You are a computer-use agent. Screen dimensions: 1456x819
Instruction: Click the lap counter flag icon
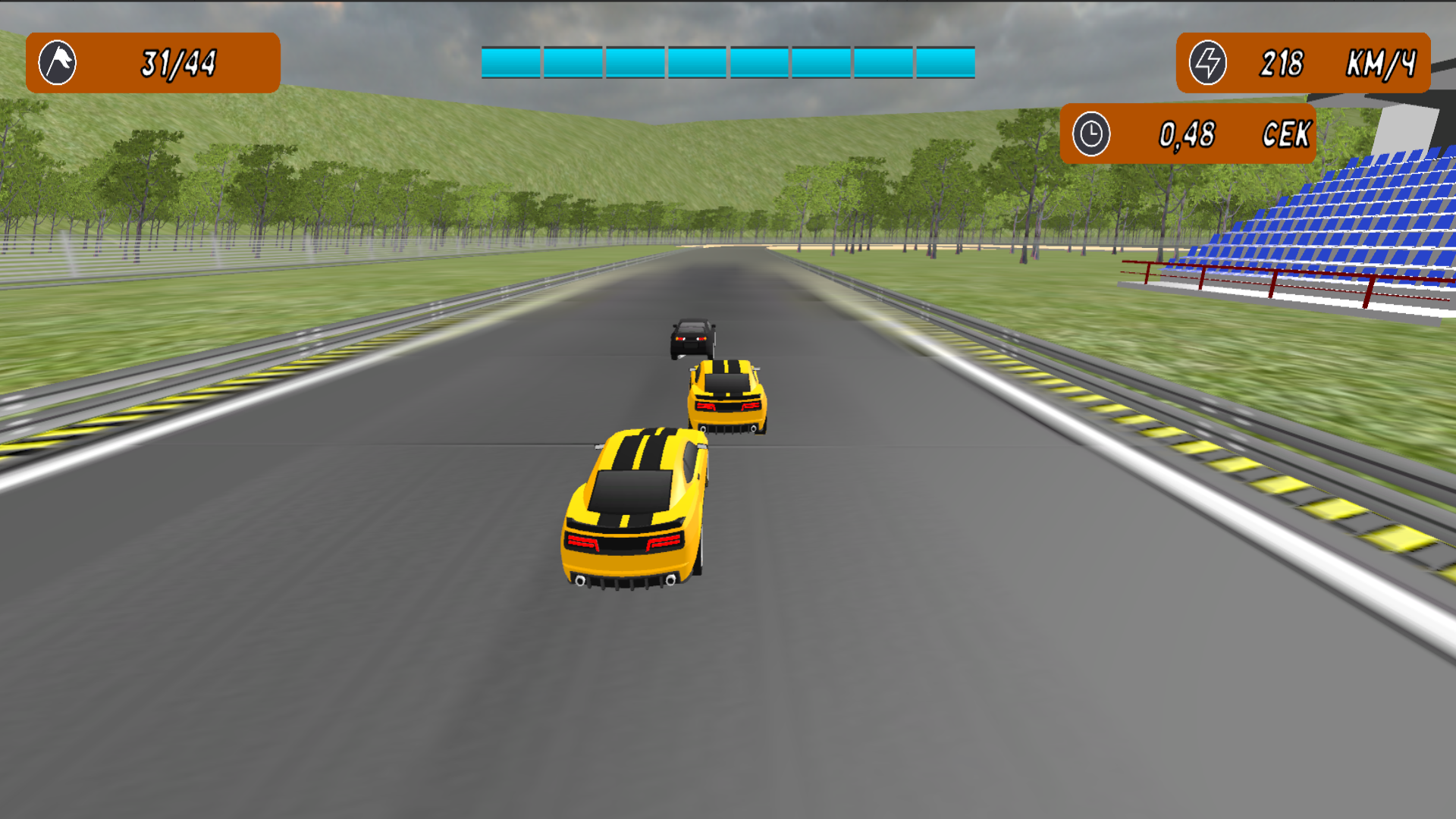coord(57,62)
